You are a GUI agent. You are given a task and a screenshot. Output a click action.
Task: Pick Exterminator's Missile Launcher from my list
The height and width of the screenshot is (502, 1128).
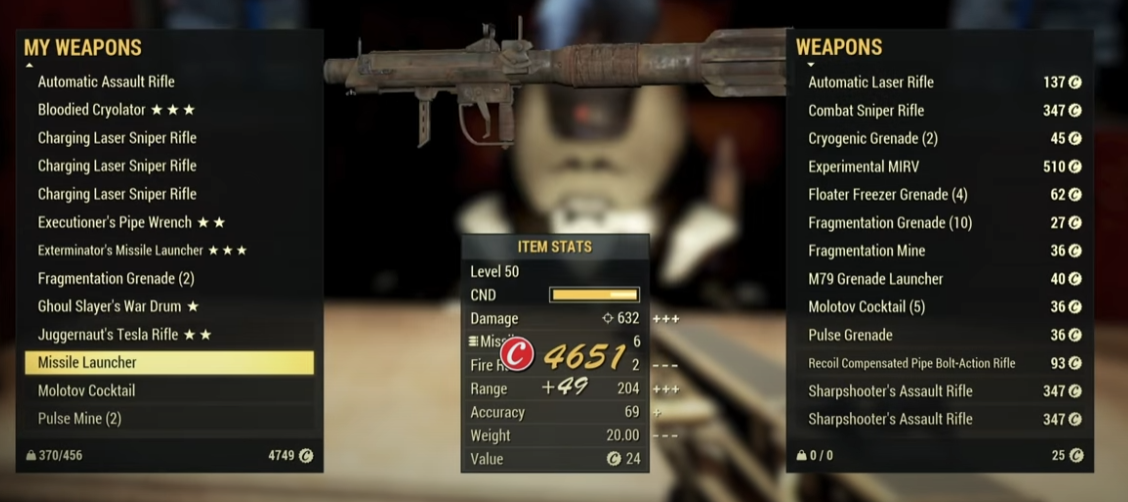[142, 250]
